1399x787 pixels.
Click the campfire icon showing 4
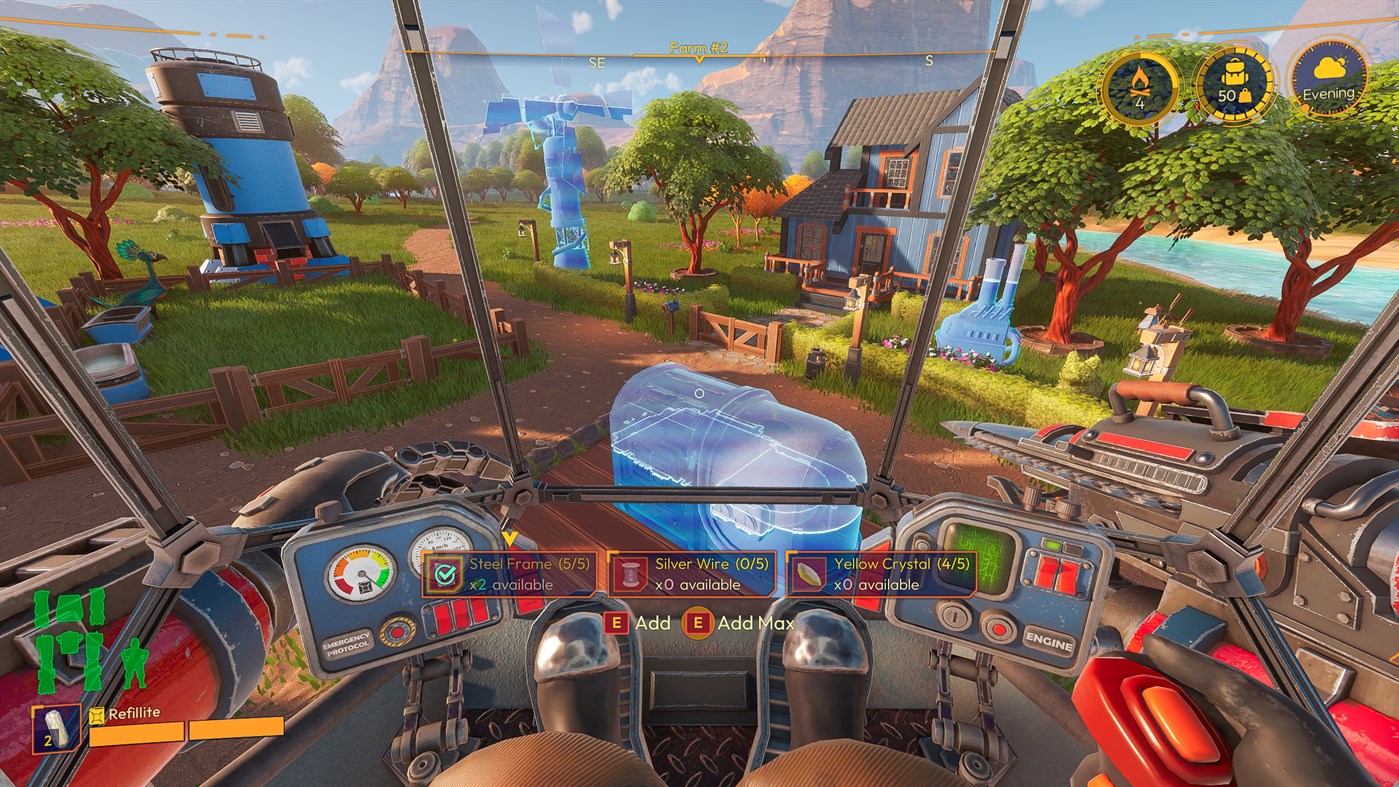[x=1141, y=89]
